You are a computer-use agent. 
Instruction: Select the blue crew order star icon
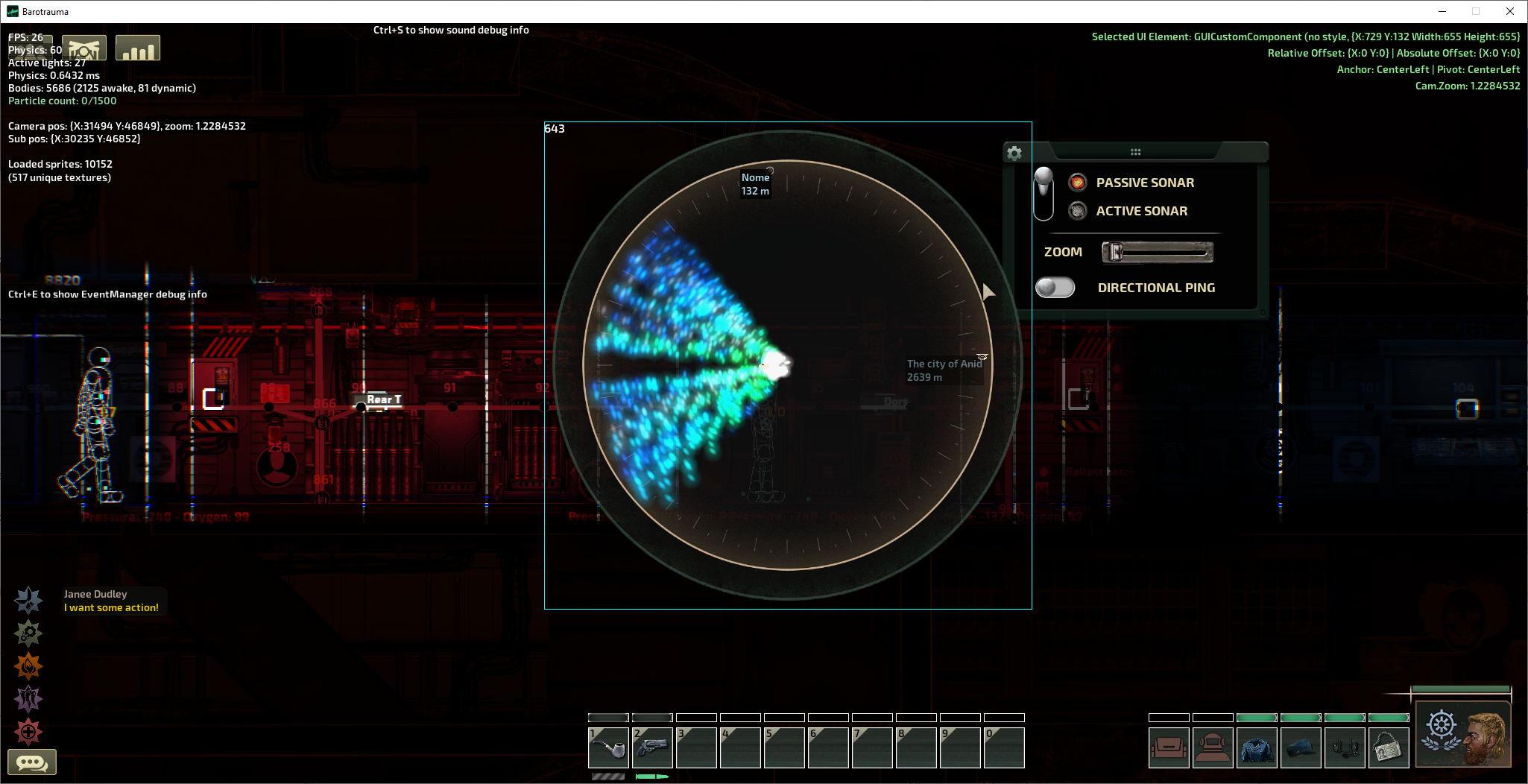(x=28, y=600)
